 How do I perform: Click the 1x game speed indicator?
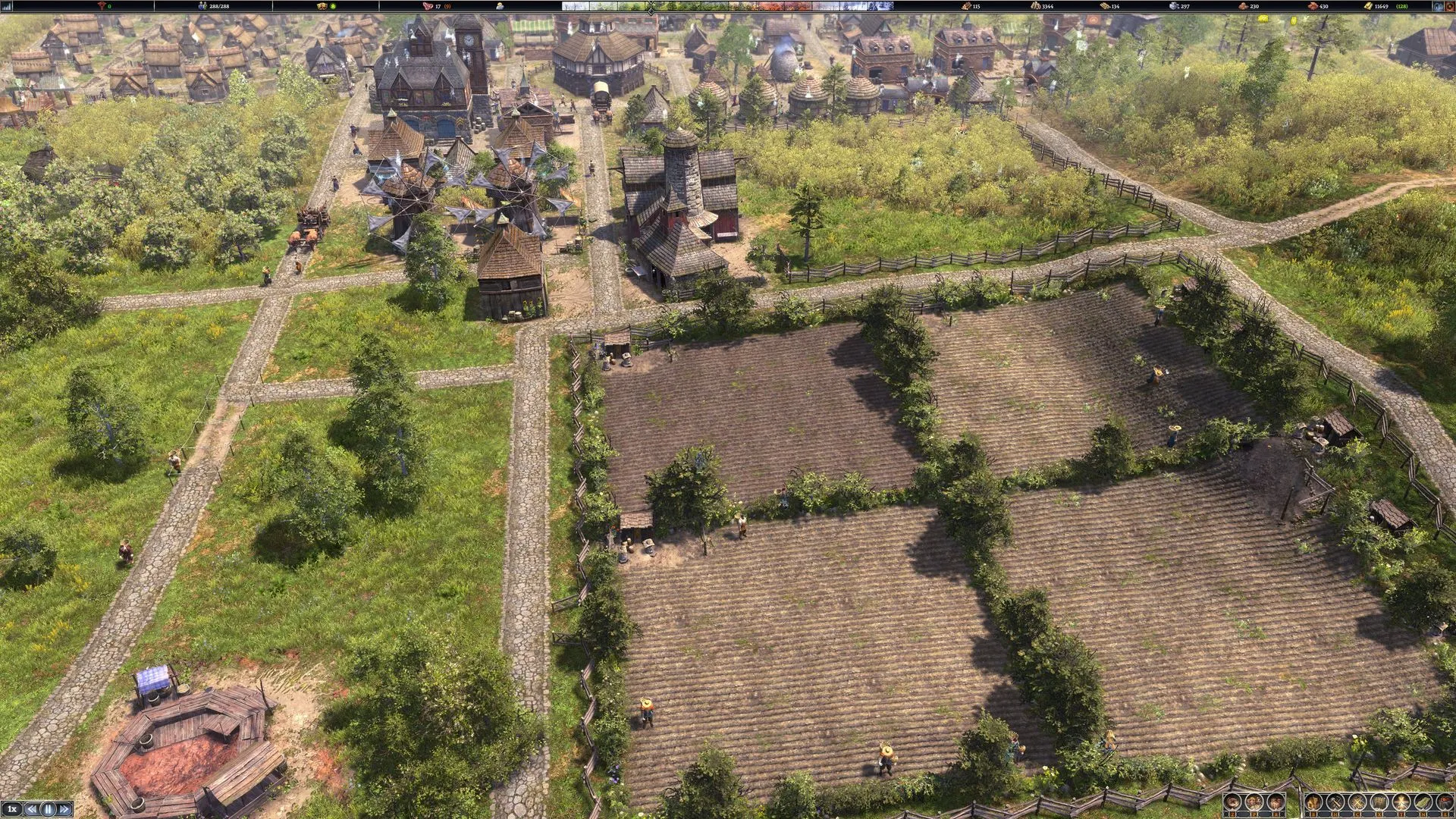[12, 809]
